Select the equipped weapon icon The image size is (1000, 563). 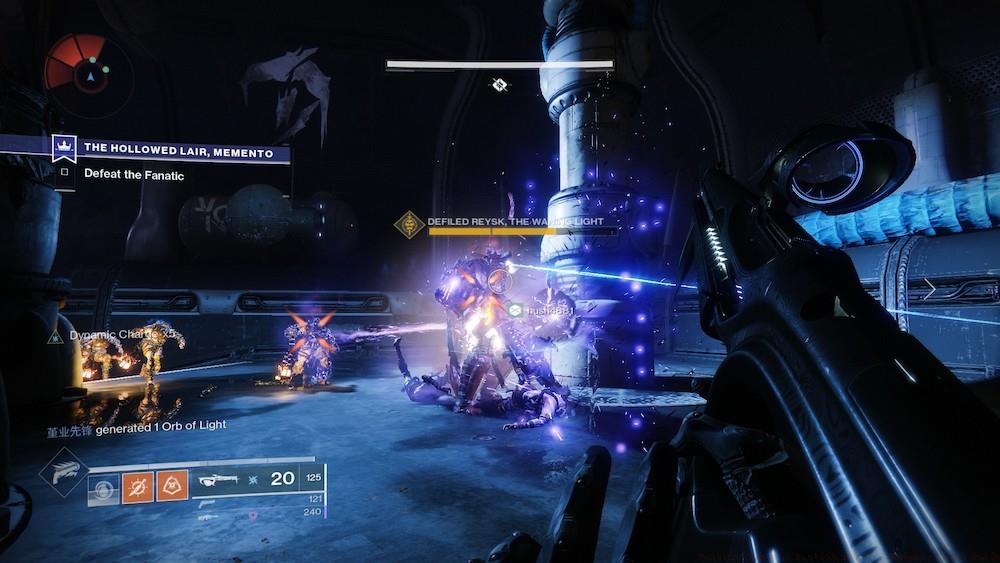click(215, 480)
